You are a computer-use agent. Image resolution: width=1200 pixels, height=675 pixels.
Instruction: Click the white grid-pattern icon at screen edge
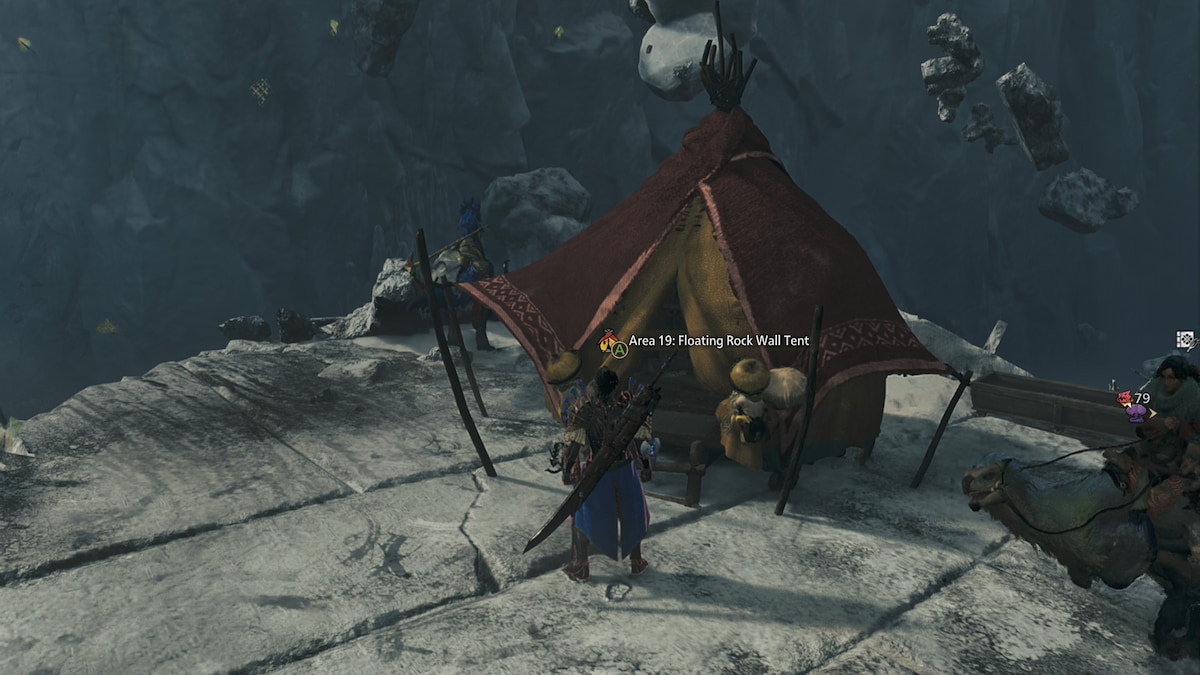pos(1185,340)
